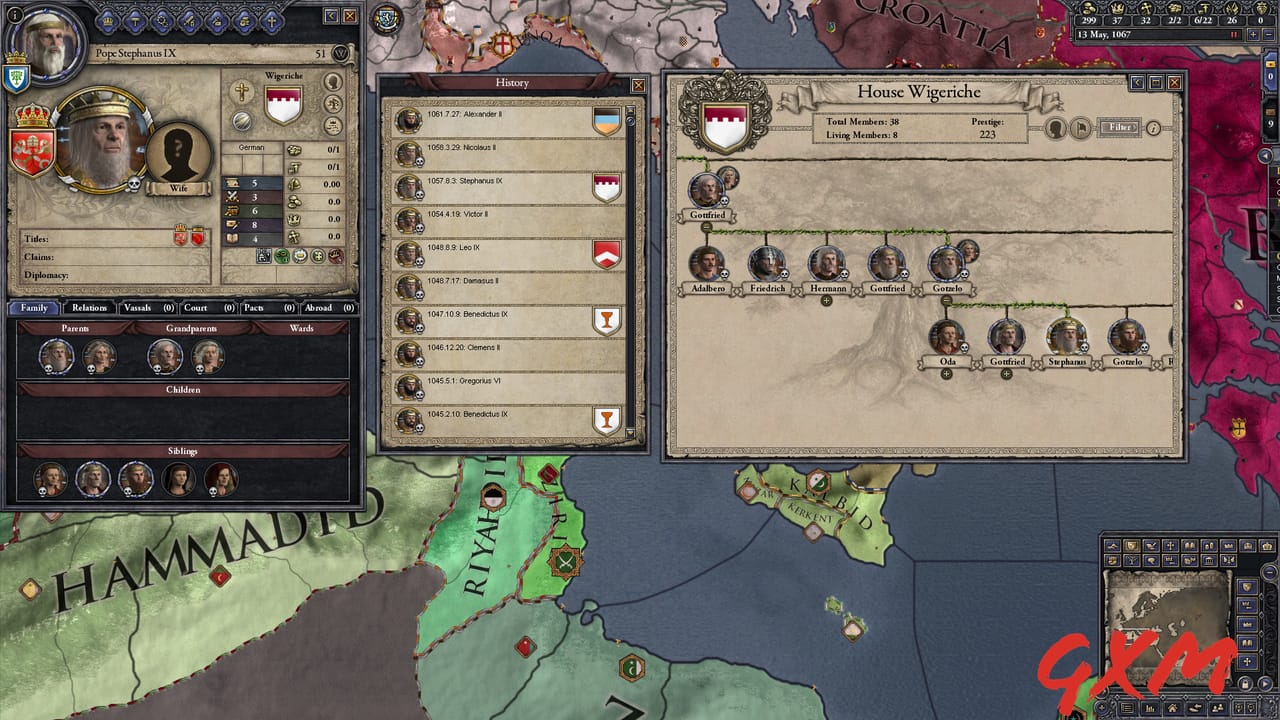
Task: Open the Filter dropdown in House Wigeriche
Action: [x=1118, y=127]
